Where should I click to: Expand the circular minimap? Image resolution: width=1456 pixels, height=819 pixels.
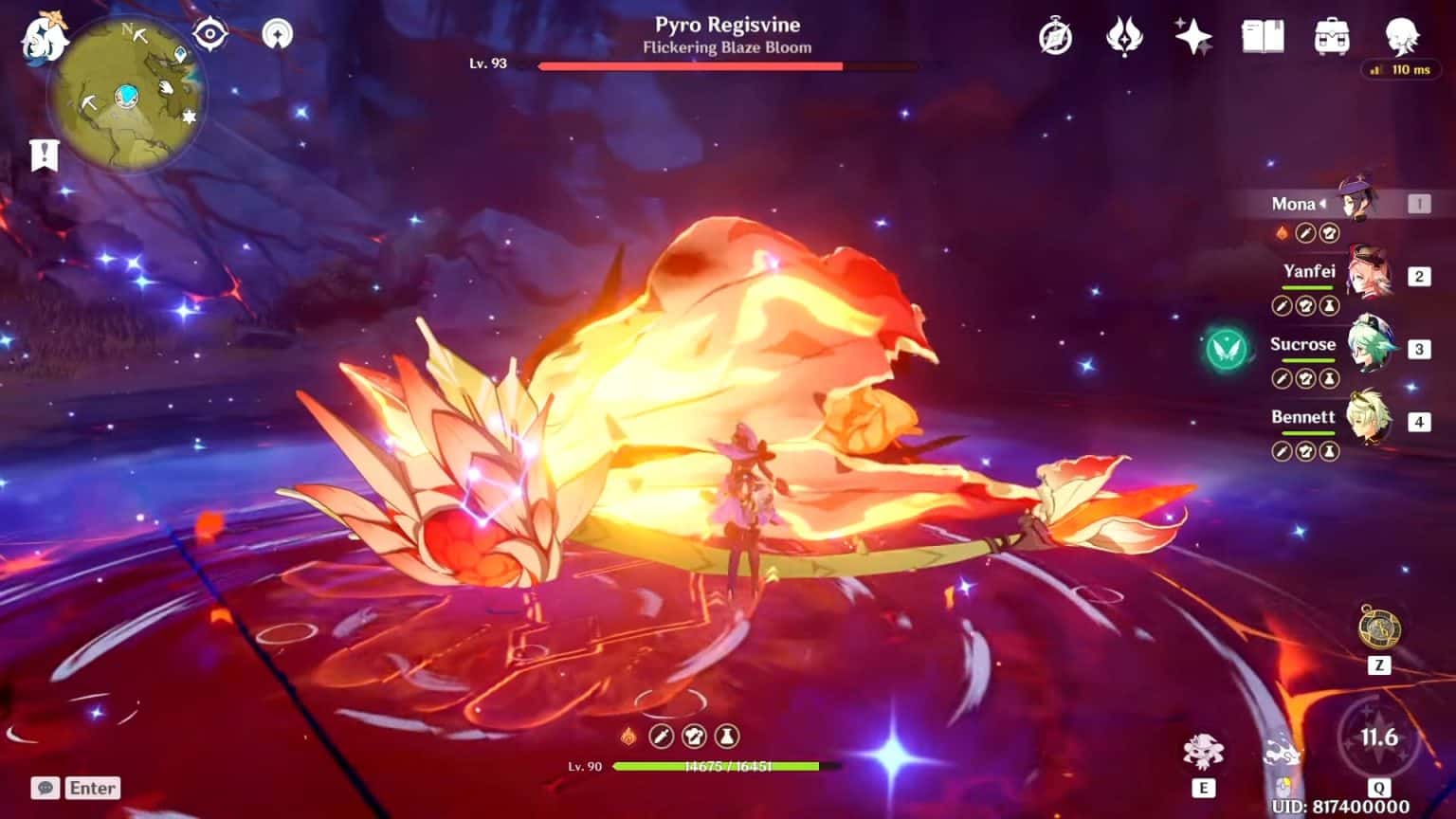126,96
